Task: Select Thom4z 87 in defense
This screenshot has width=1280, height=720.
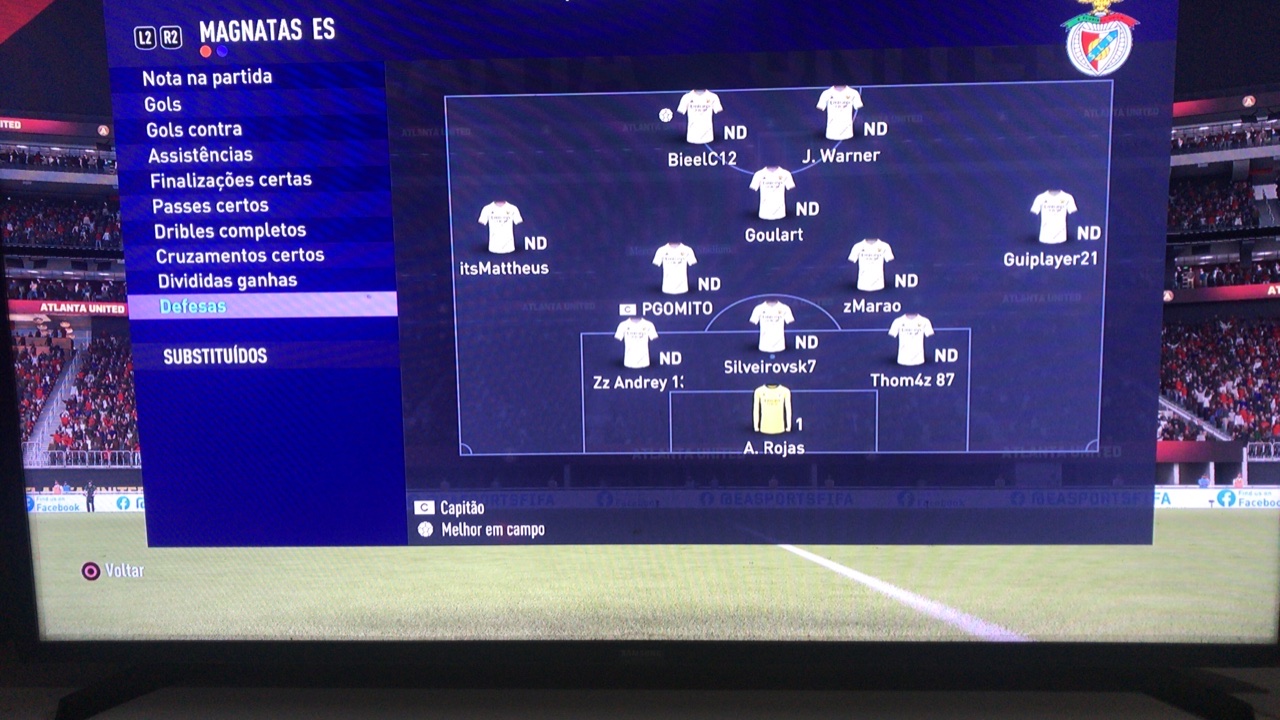Action: click(911, 340)
